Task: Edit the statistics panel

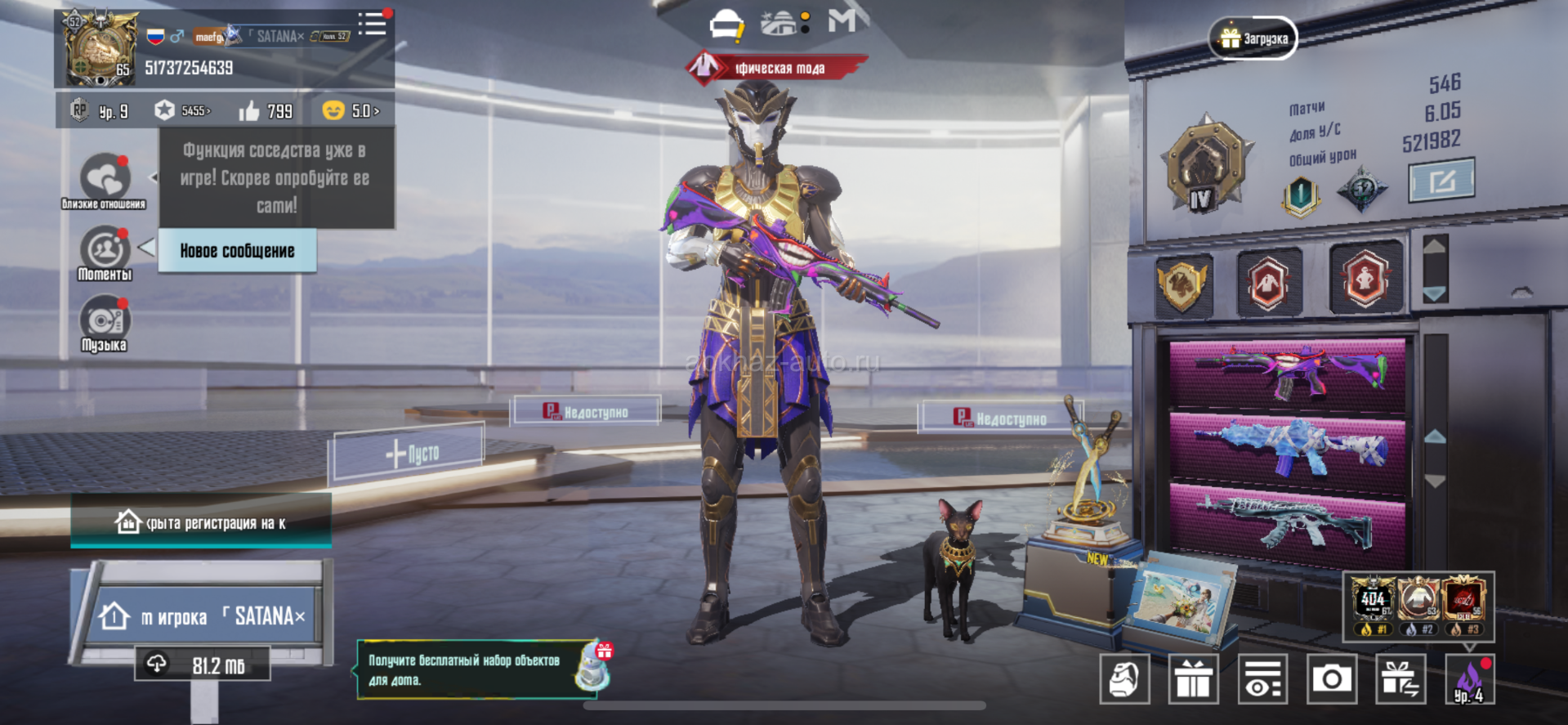Action: click(1441, 180)
